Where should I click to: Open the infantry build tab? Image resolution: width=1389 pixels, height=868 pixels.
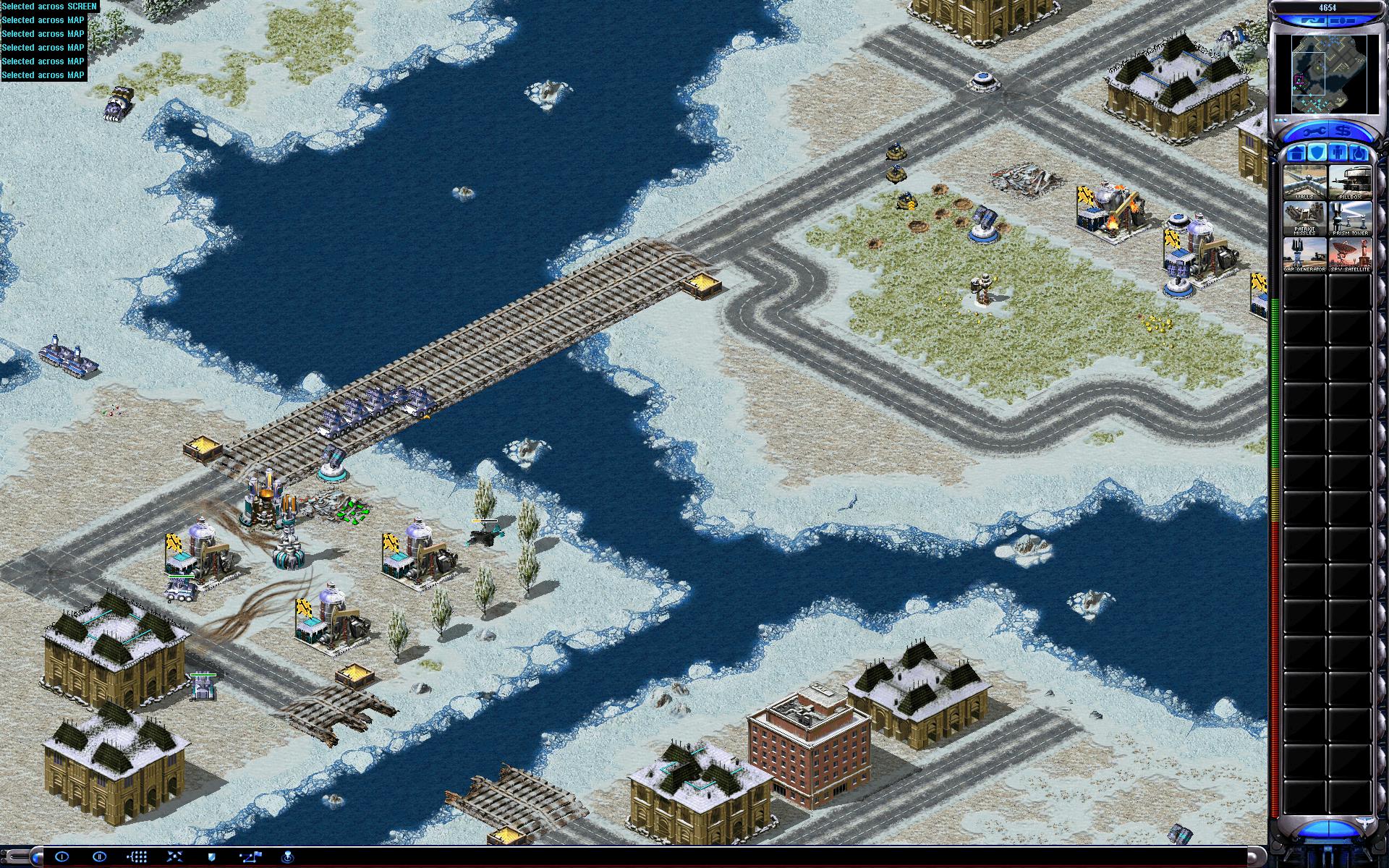[1338, 153]
